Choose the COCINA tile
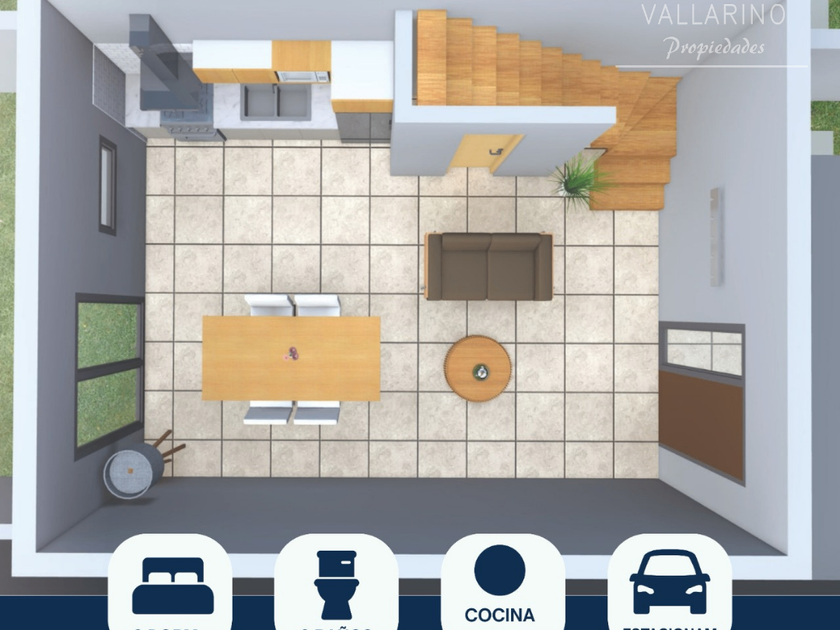The height and width of the screenshot is (630, 840). click(500, 584)
